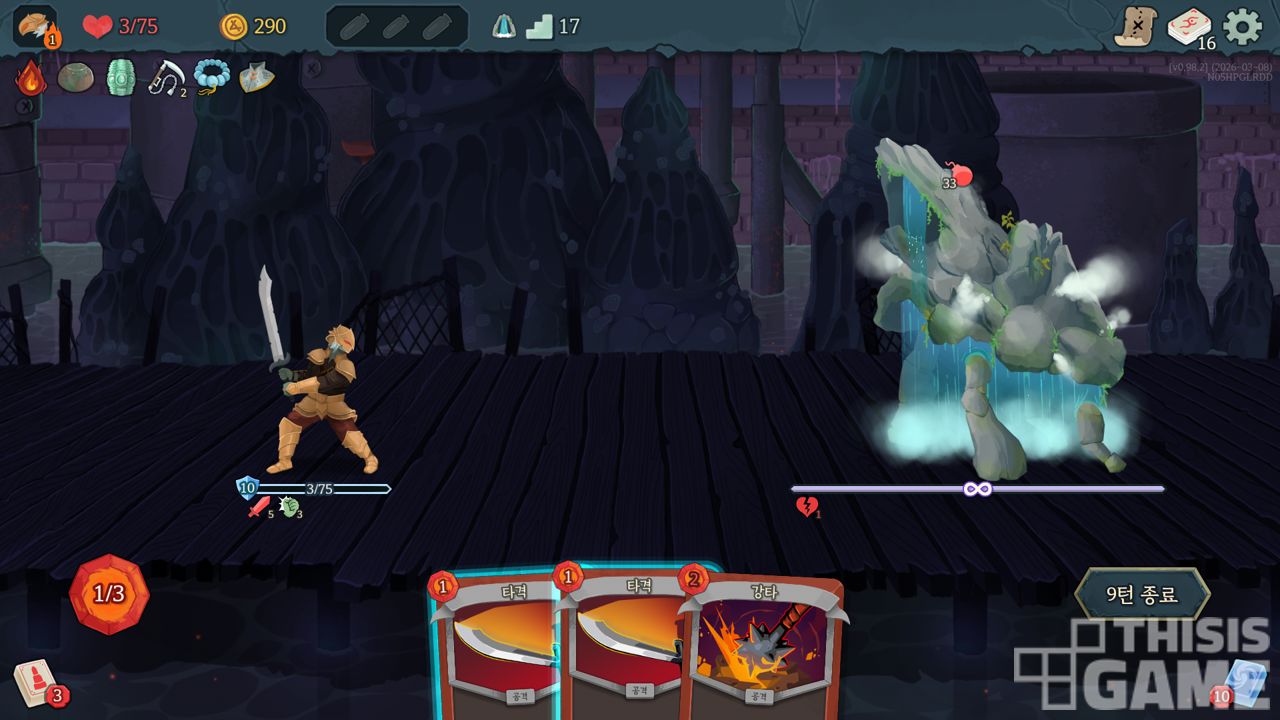The image size is (1280, 720).
Task: Inspect the silver shard relic
Action: pyautogui.click(x=256, y=77)
